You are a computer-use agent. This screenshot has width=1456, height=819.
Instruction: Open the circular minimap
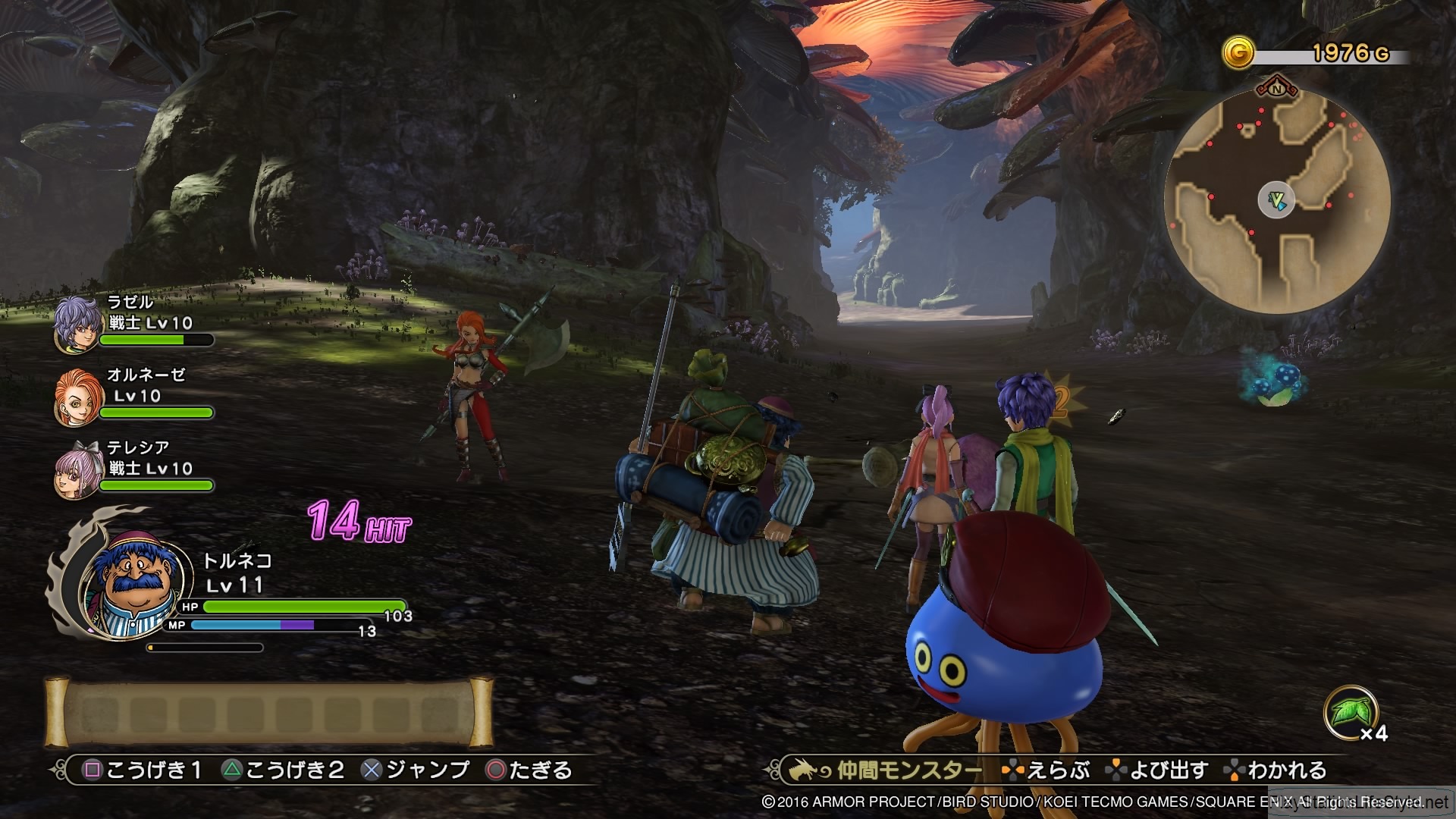1277,200
